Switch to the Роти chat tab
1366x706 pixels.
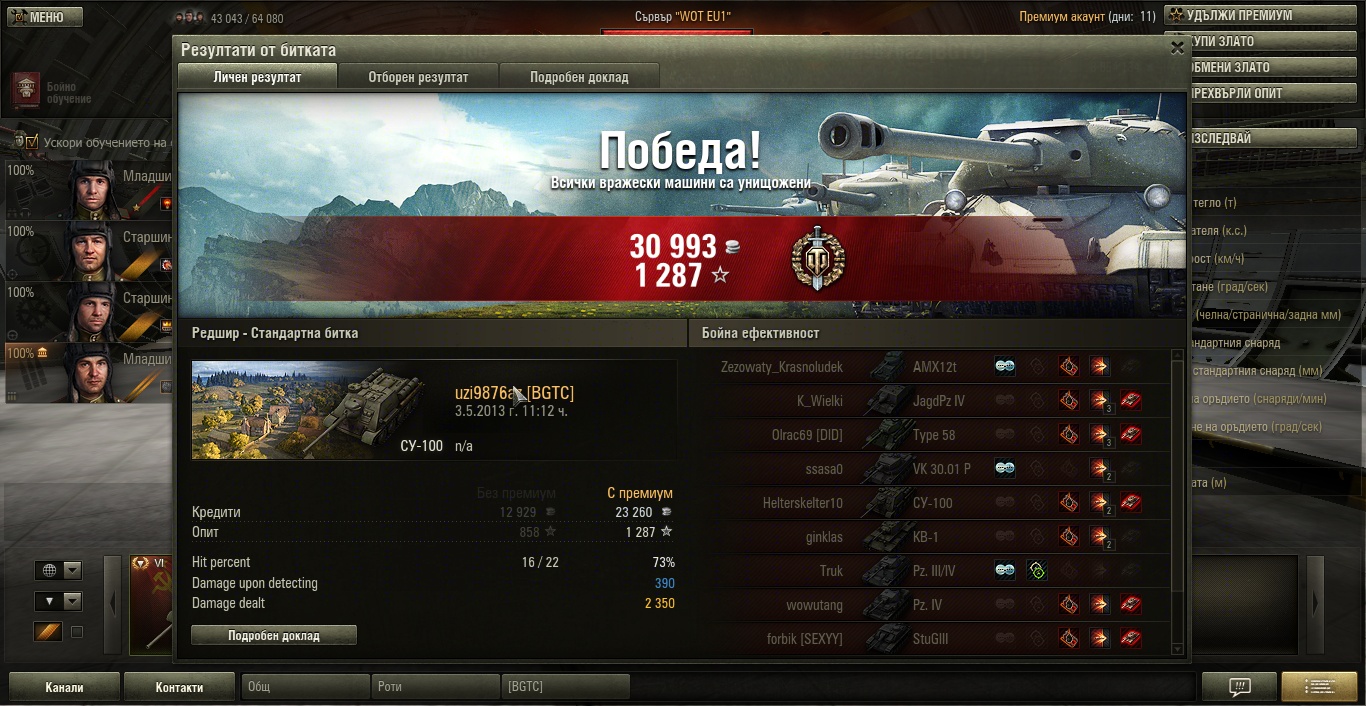point(435,687)
